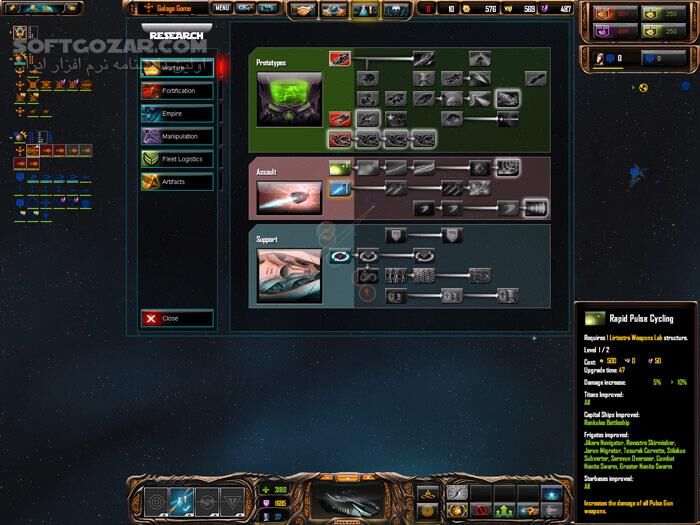Viewport: 700px width, 525px height.
Task: Close the Research window
Action: [x=177, y=319]
